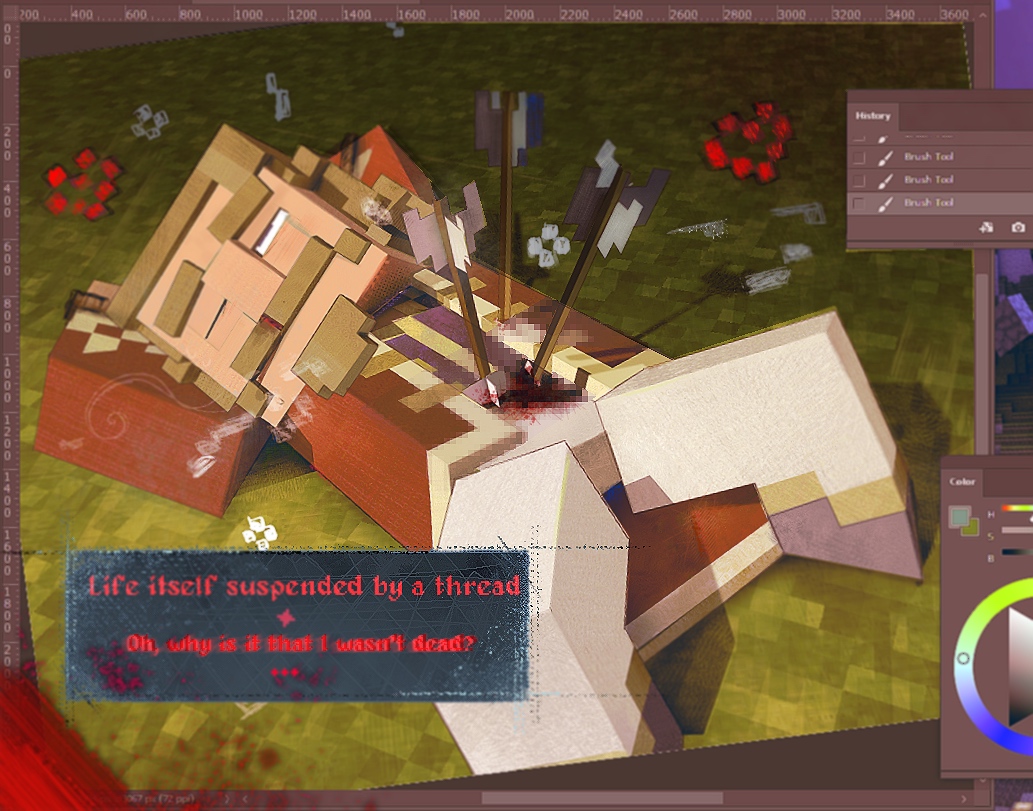The image size is (1033, 811).
Task: Click the camera snapshot icon in History panel
Action: [1018, 228]
